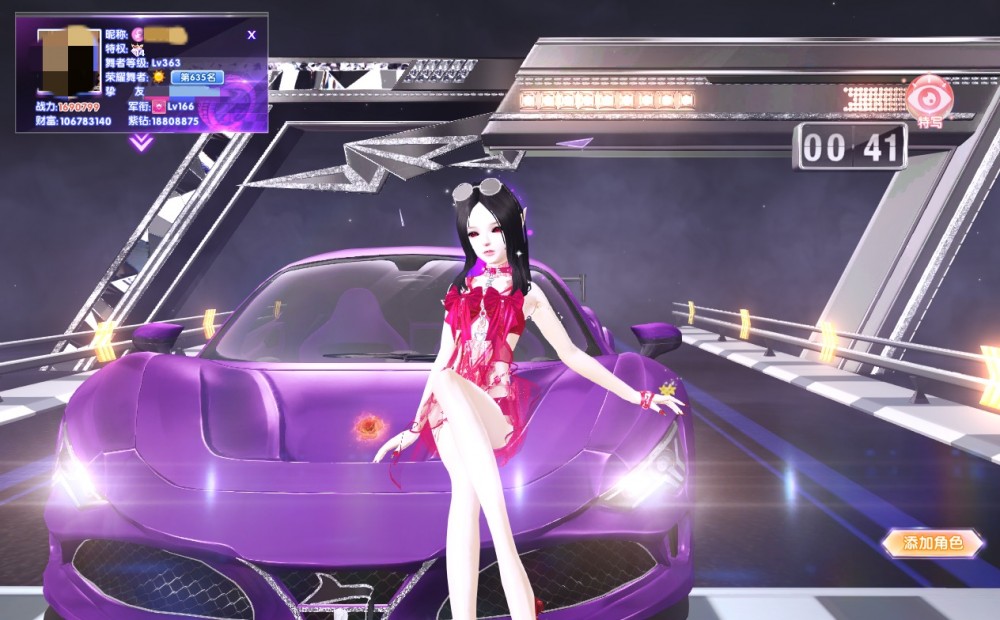Select the 军衔 military rank badge icon

[x=158, y=106]
